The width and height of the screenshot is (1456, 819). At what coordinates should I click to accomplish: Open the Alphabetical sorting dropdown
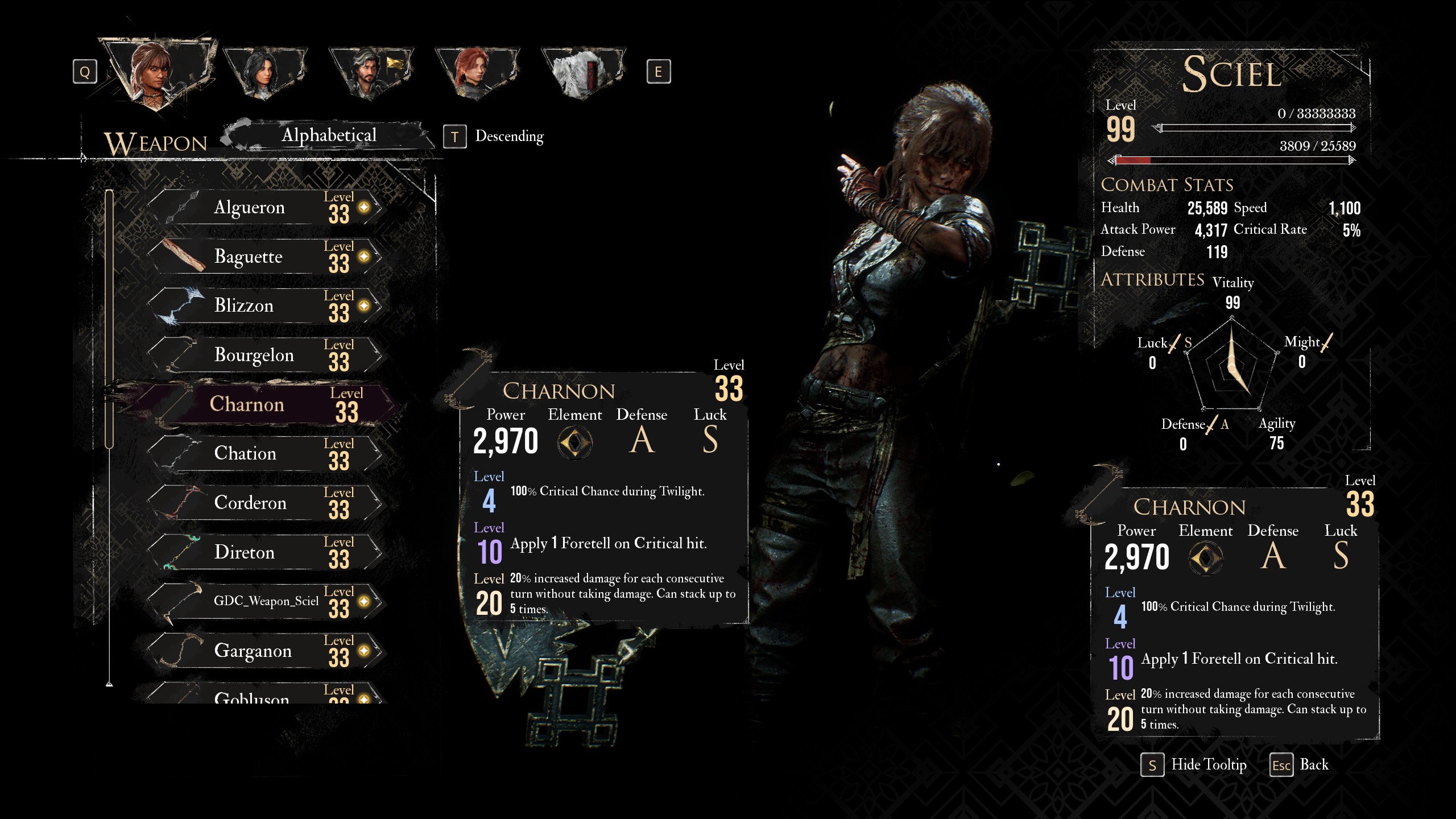tap(329, 135)
